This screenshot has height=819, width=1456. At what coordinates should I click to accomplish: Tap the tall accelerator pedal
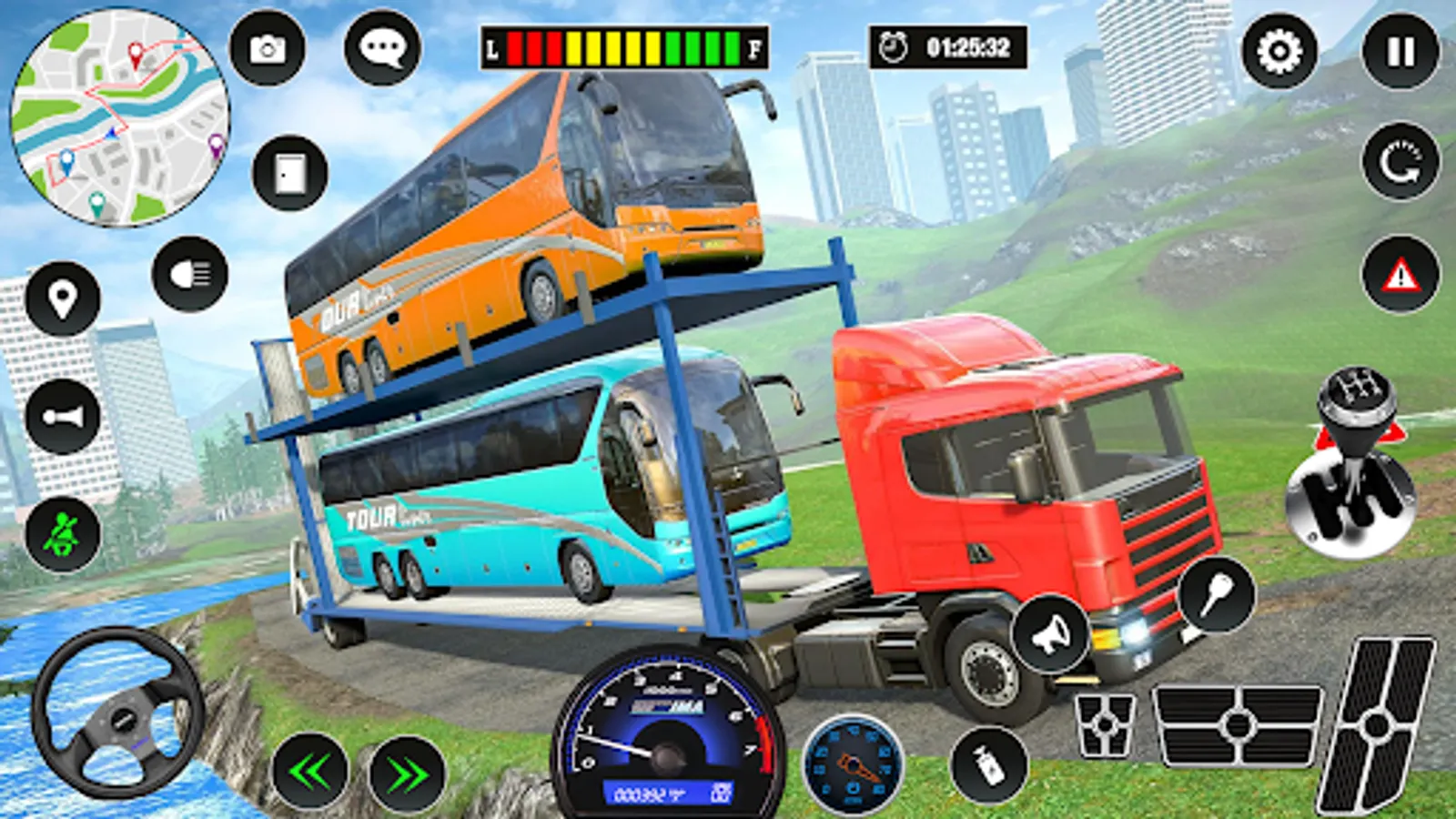pos(1376,725)
